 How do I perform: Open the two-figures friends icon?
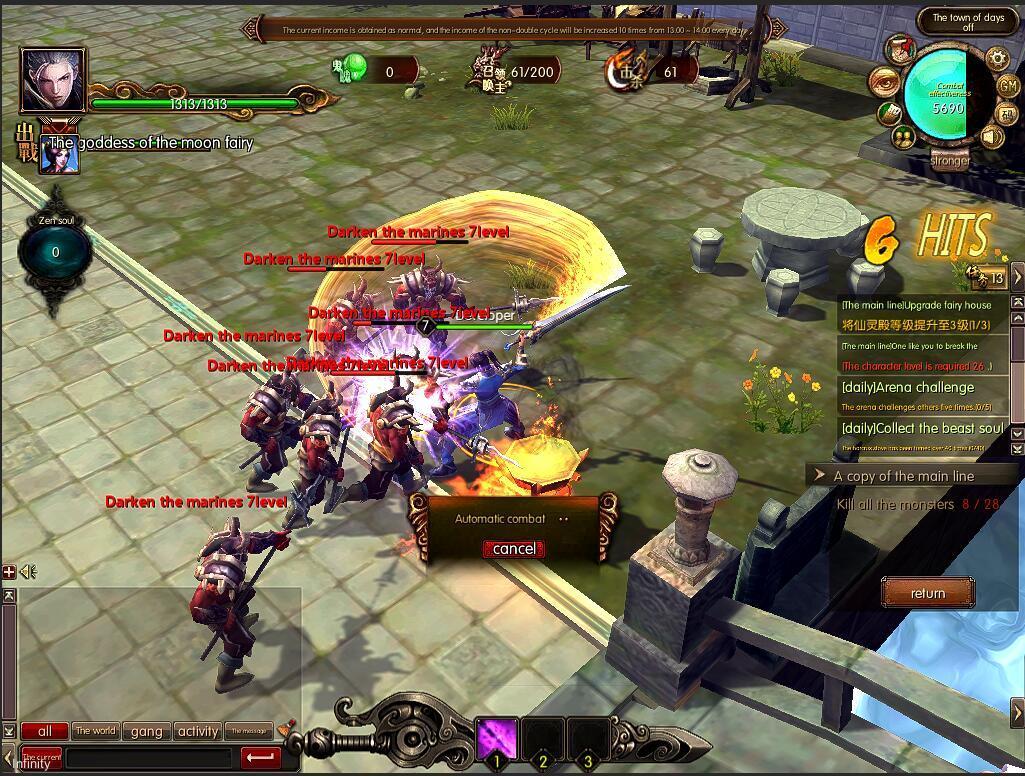905,136
